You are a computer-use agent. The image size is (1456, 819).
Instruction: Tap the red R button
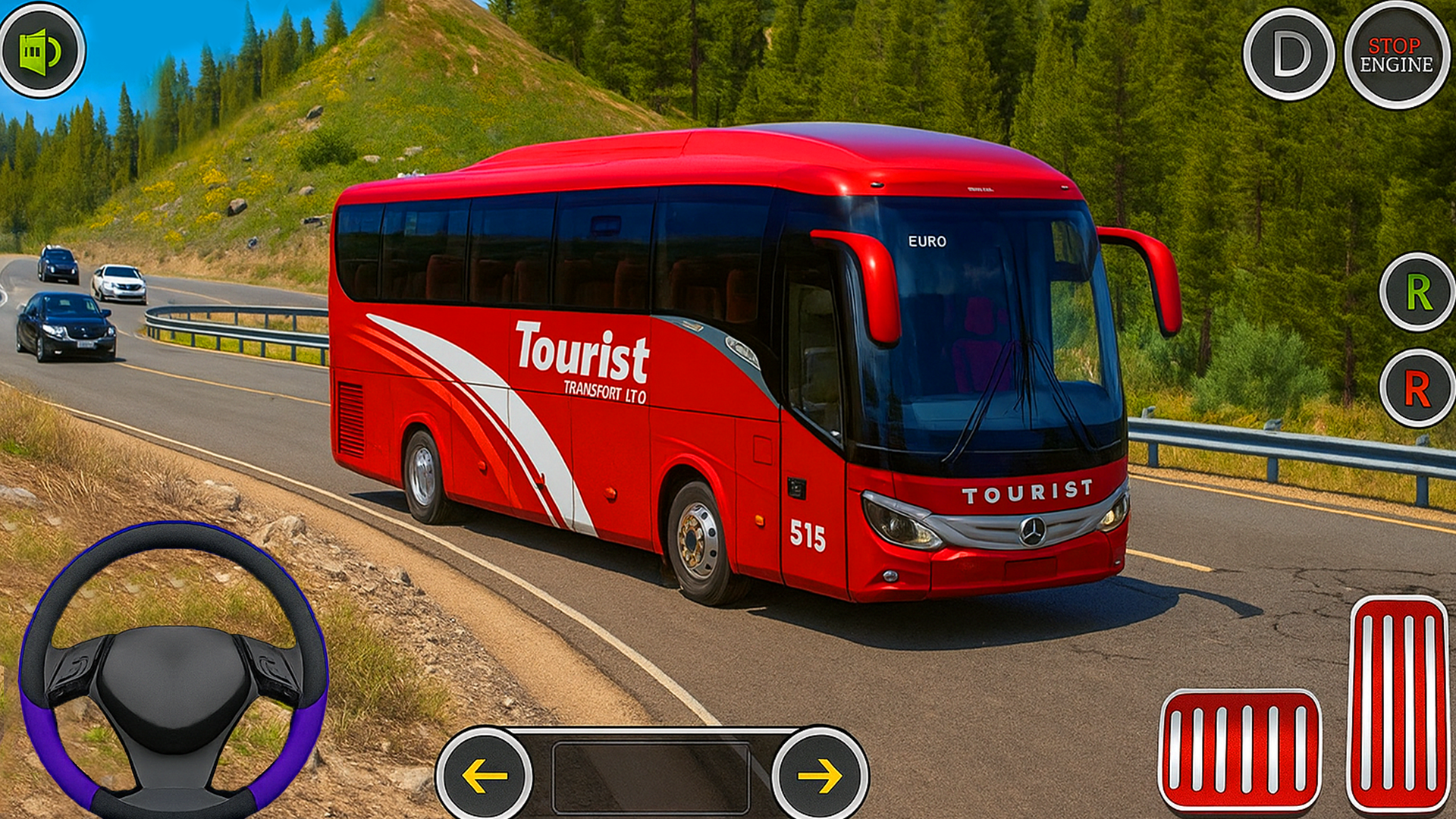(1417, 388)
